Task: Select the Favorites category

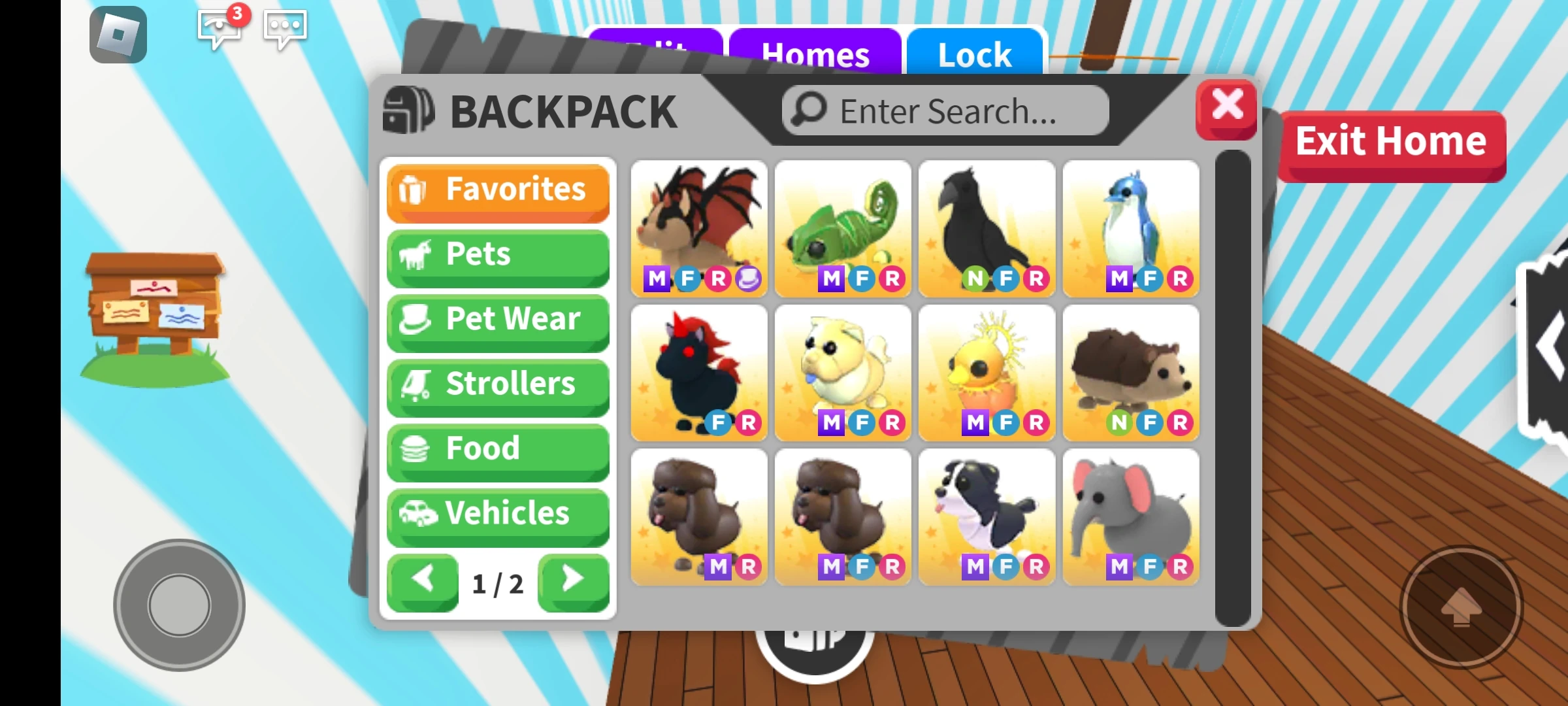Action: tap(498, 190)
